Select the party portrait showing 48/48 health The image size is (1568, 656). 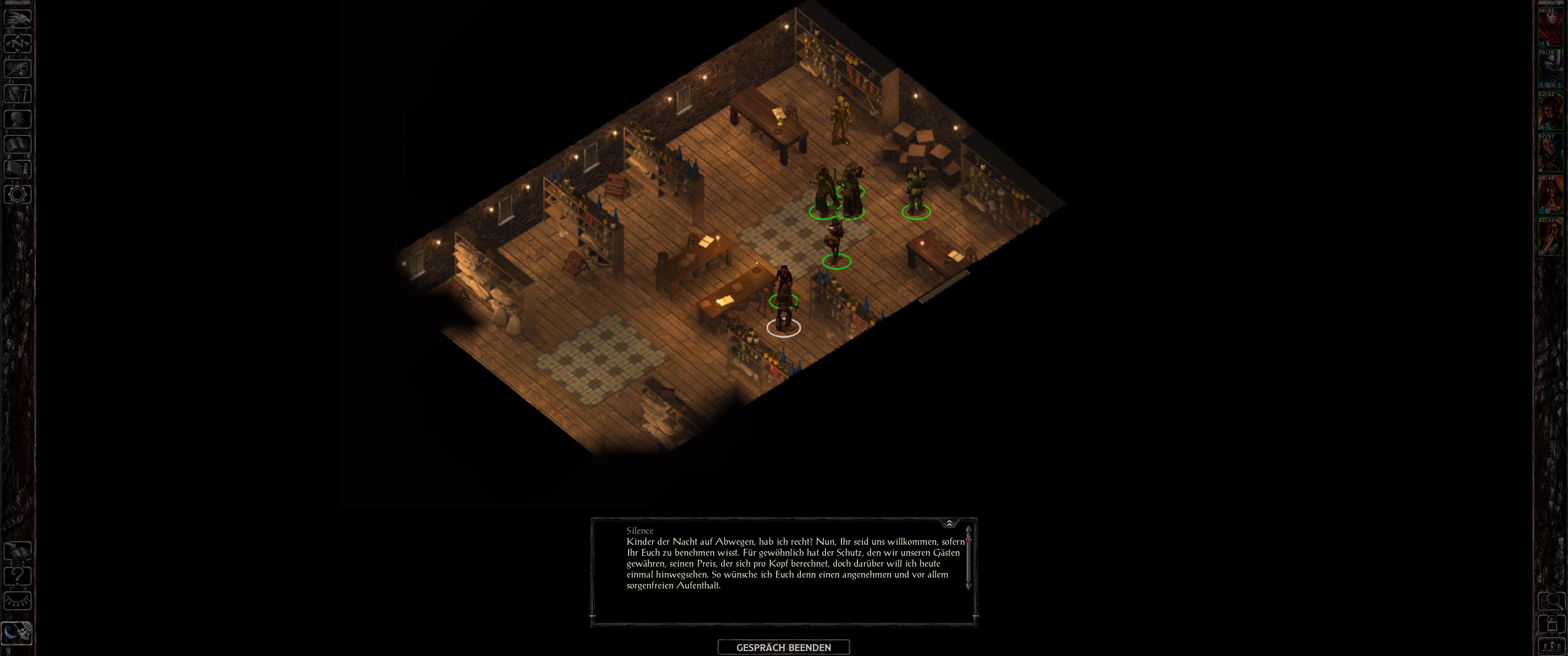[1550, 195]
